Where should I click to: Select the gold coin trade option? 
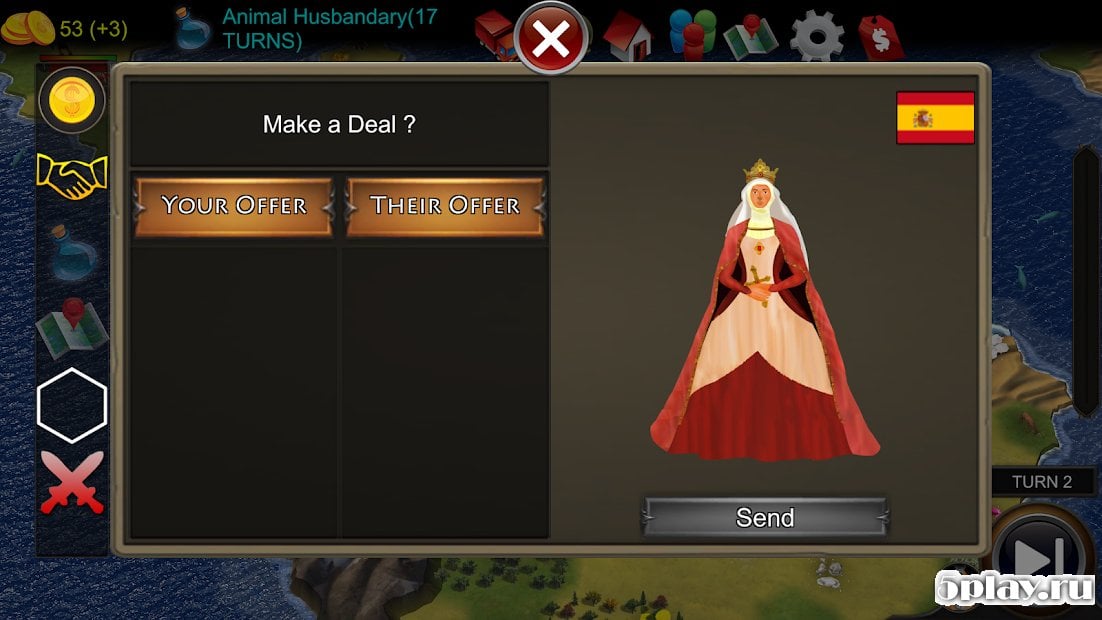[72, 100]
